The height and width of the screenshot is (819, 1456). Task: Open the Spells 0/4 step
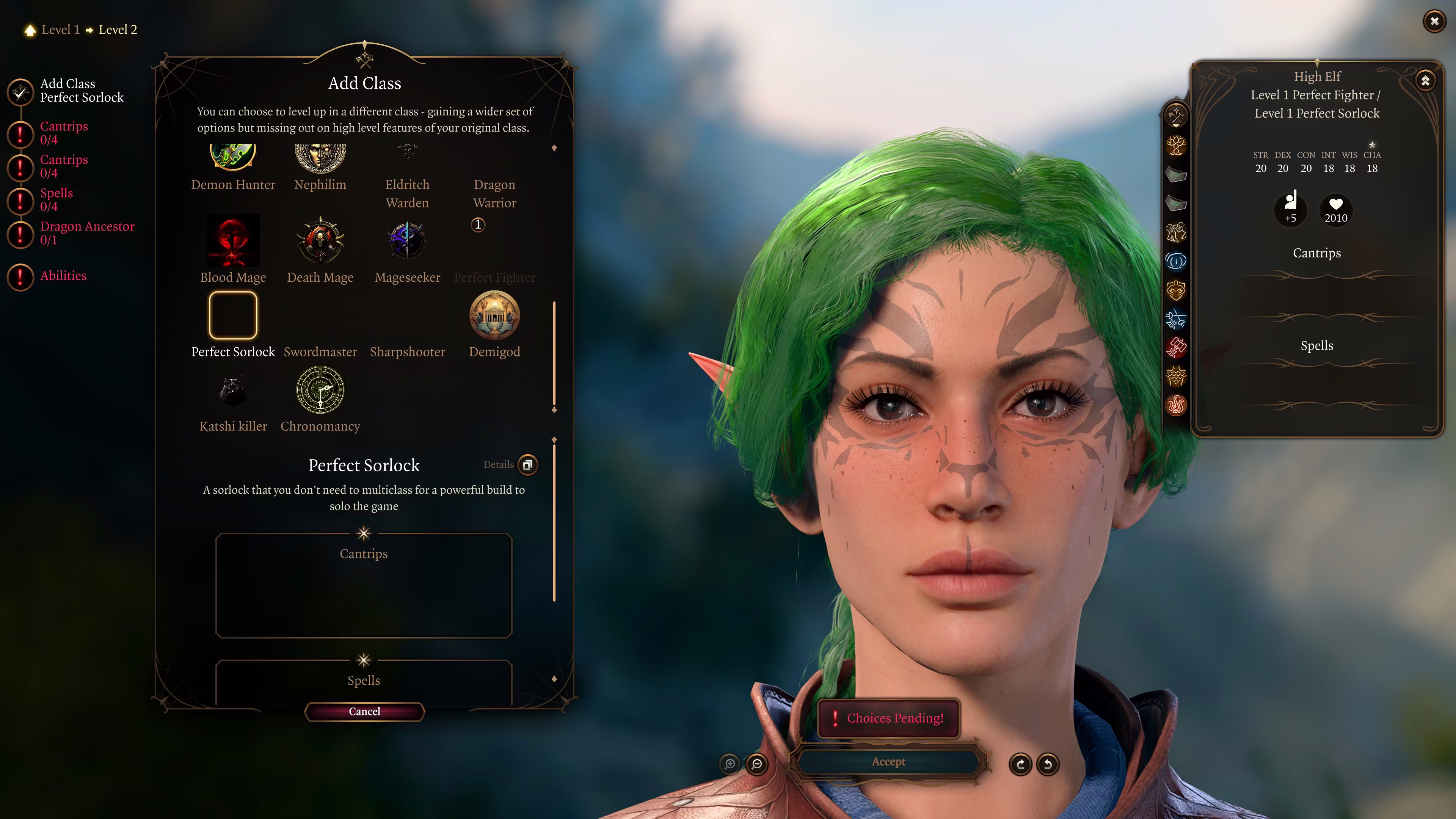coord(56,199)
